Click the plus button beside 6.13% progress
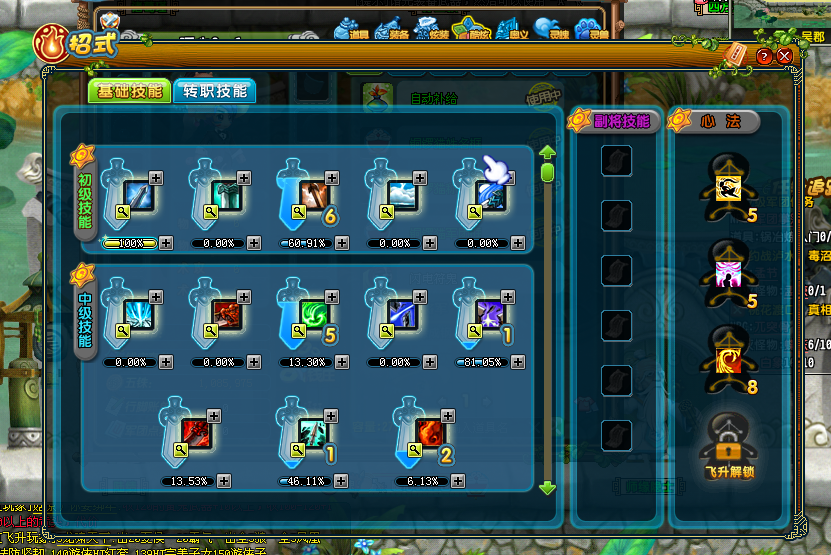The height and width of the screenshot is (555, 831). pos(462,481)
